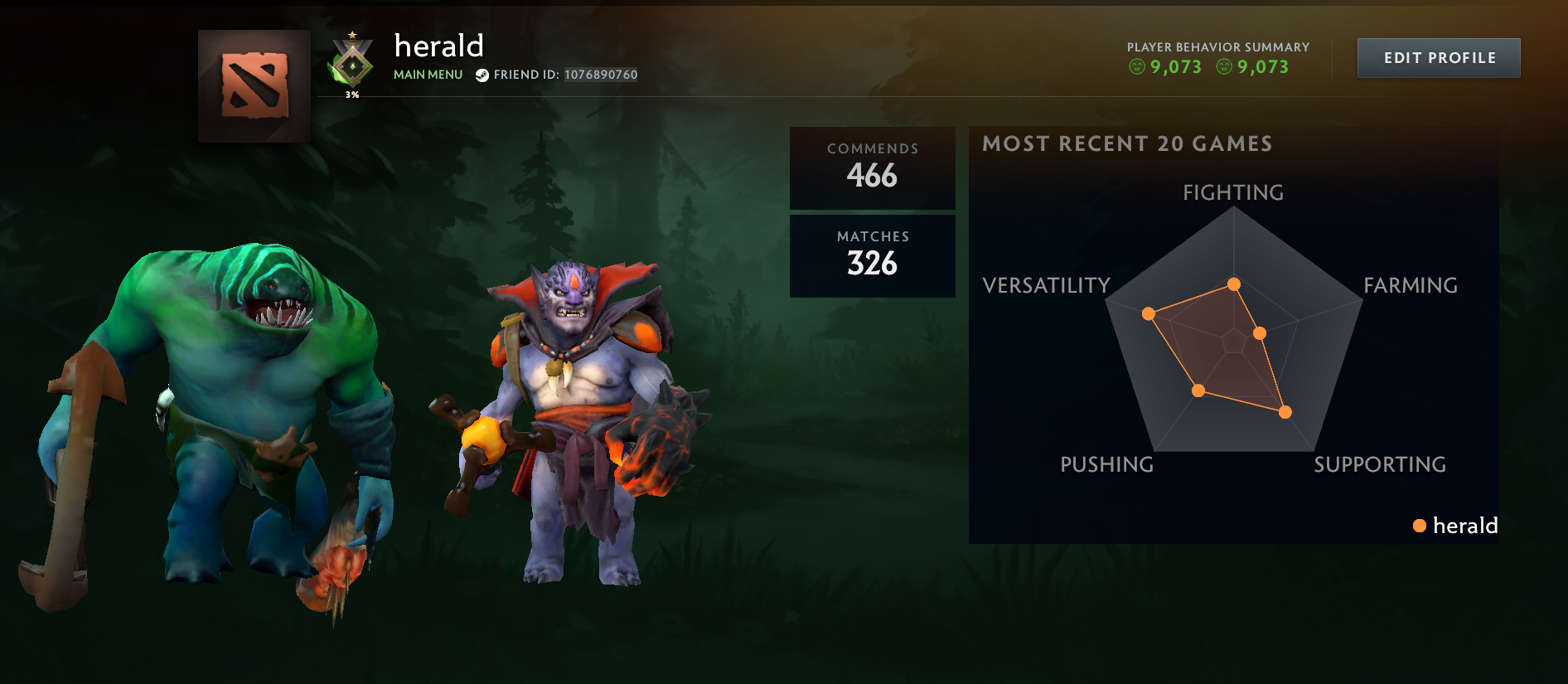Click the Fighting data point on the chart
This screenshot has width=1568, height=684.
click(x=1235, y=284)
